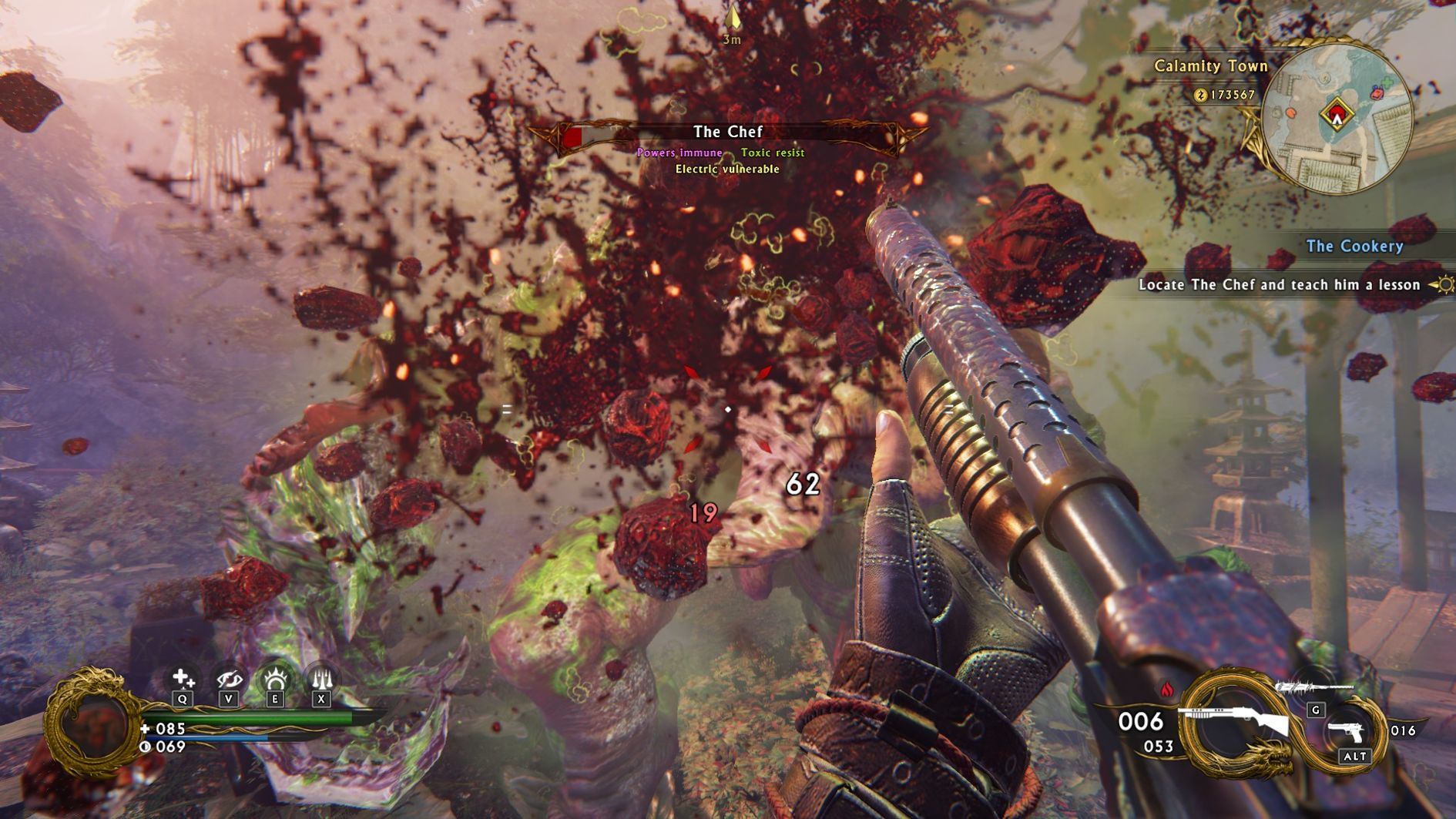
Task: Cast the ground spikes power icon
Action: click(x=320, y=679)
